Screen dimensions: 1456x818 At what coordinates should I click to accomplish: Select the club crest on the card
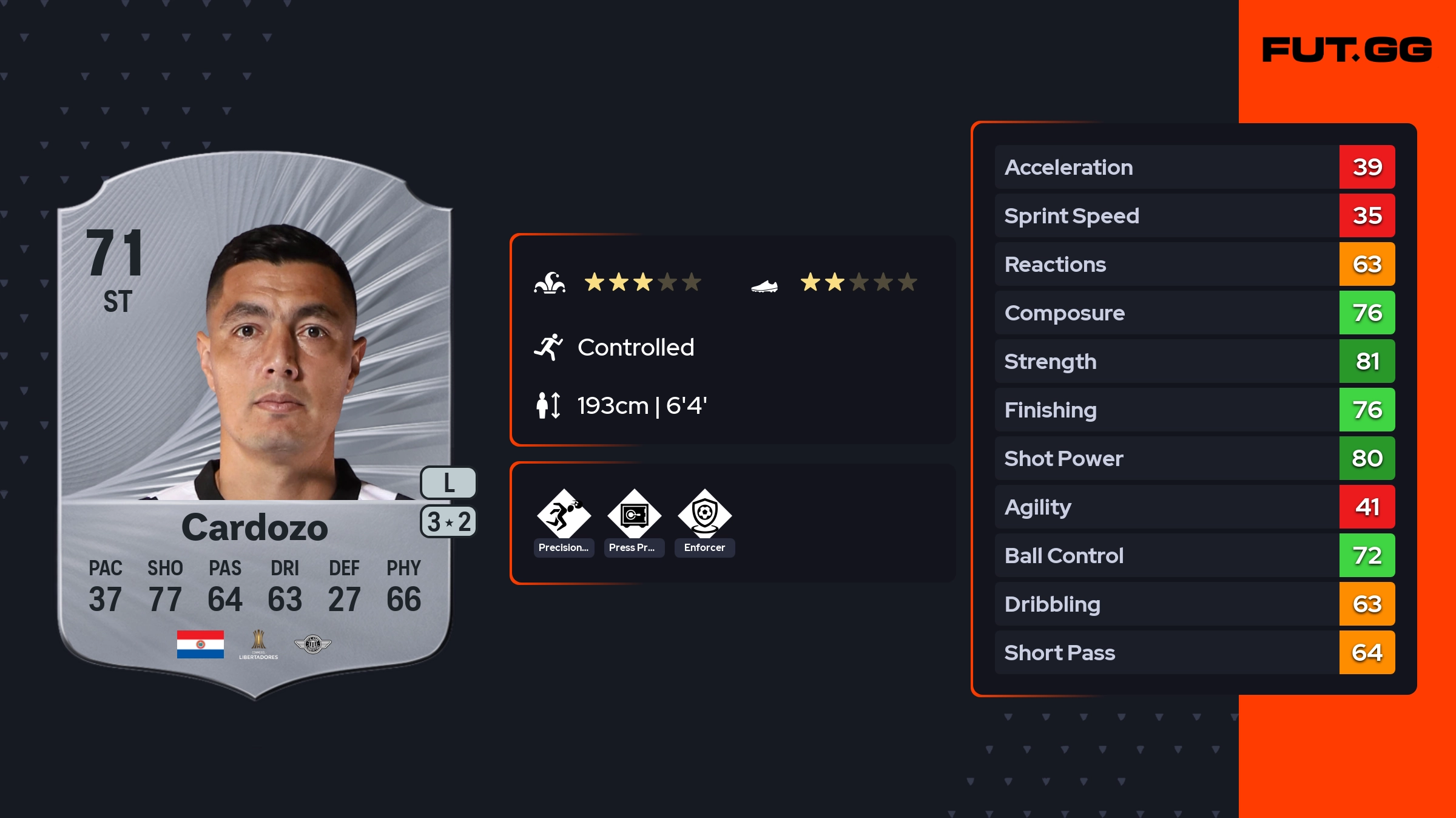pyautogui.click(x=312, y=644)
